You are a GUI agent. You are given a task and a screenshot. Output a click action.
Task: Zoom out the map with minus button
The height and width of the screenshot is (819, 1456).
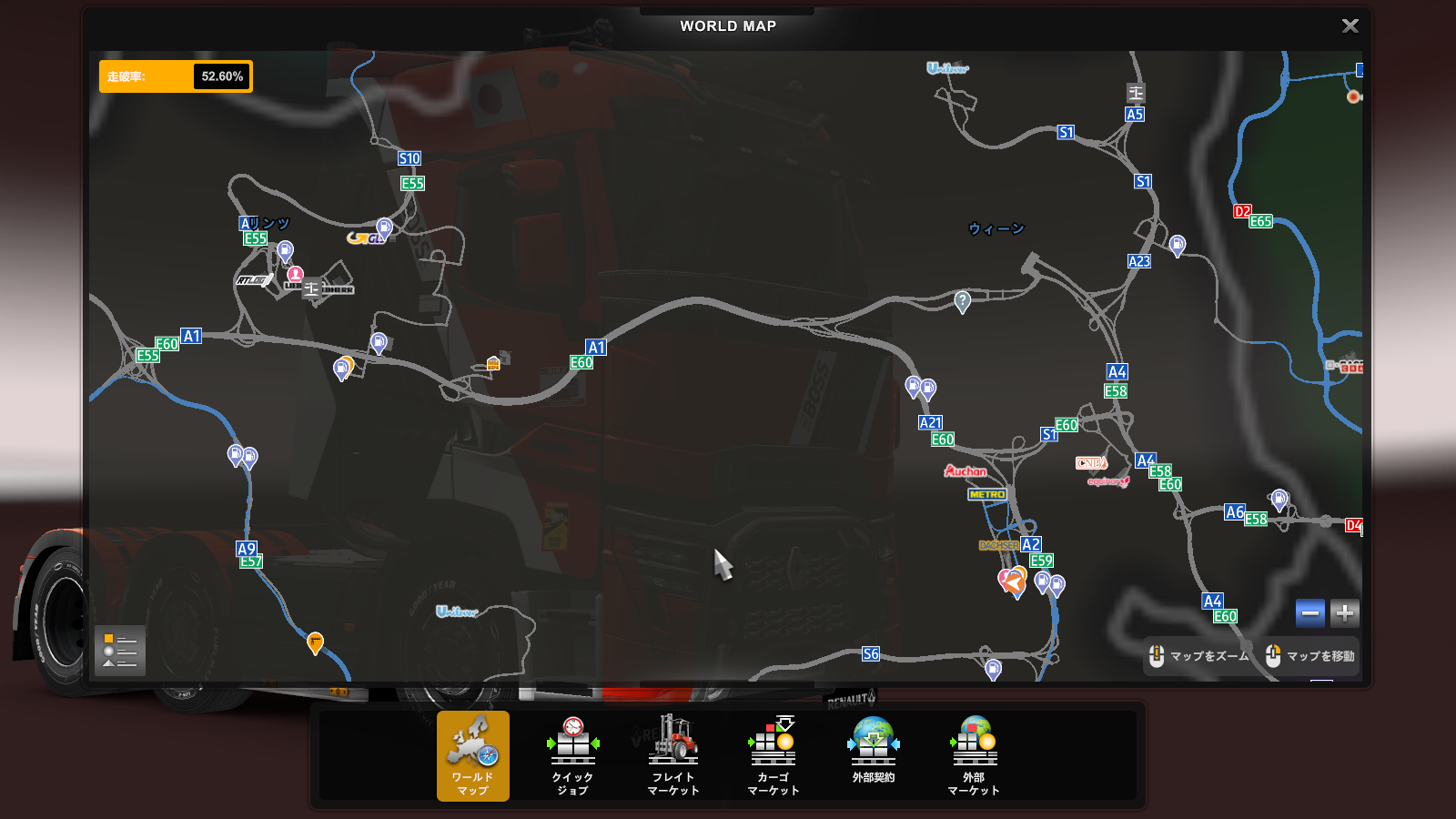[1310, 613]
